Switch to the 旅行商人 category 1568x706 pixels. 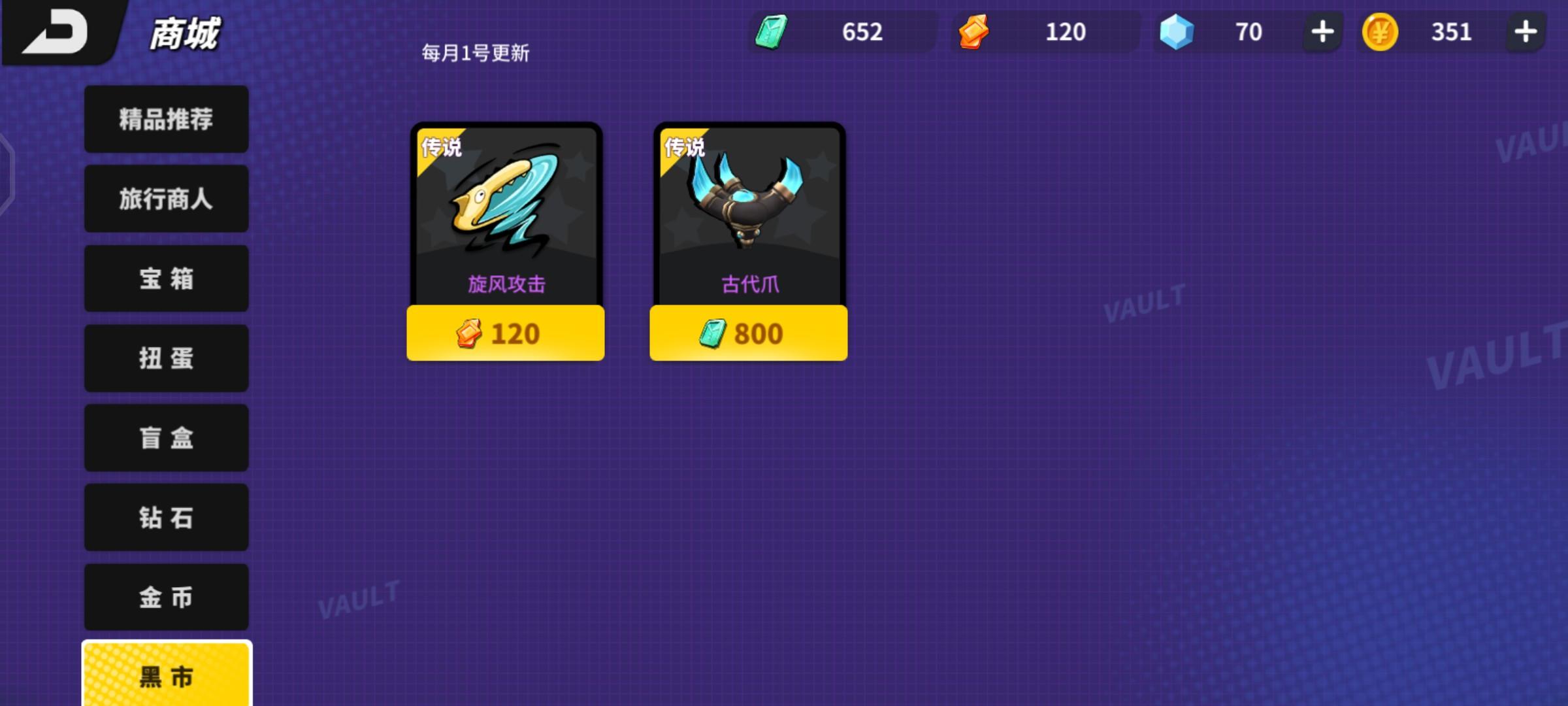pyautogui.click(x=165, y=199)
